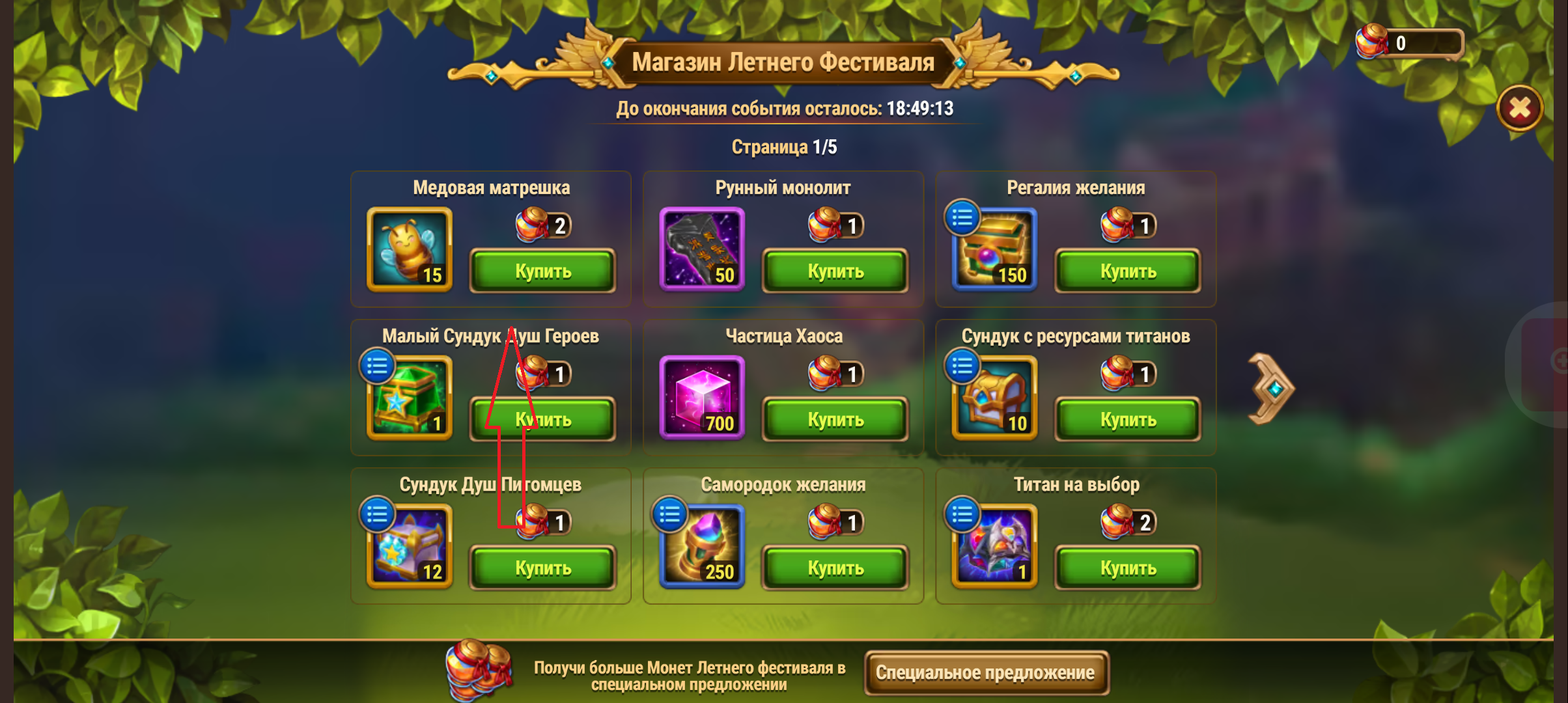
Task: Go to the next shop page arrow
Action: pyautogui.click(x=1270, y=389)
